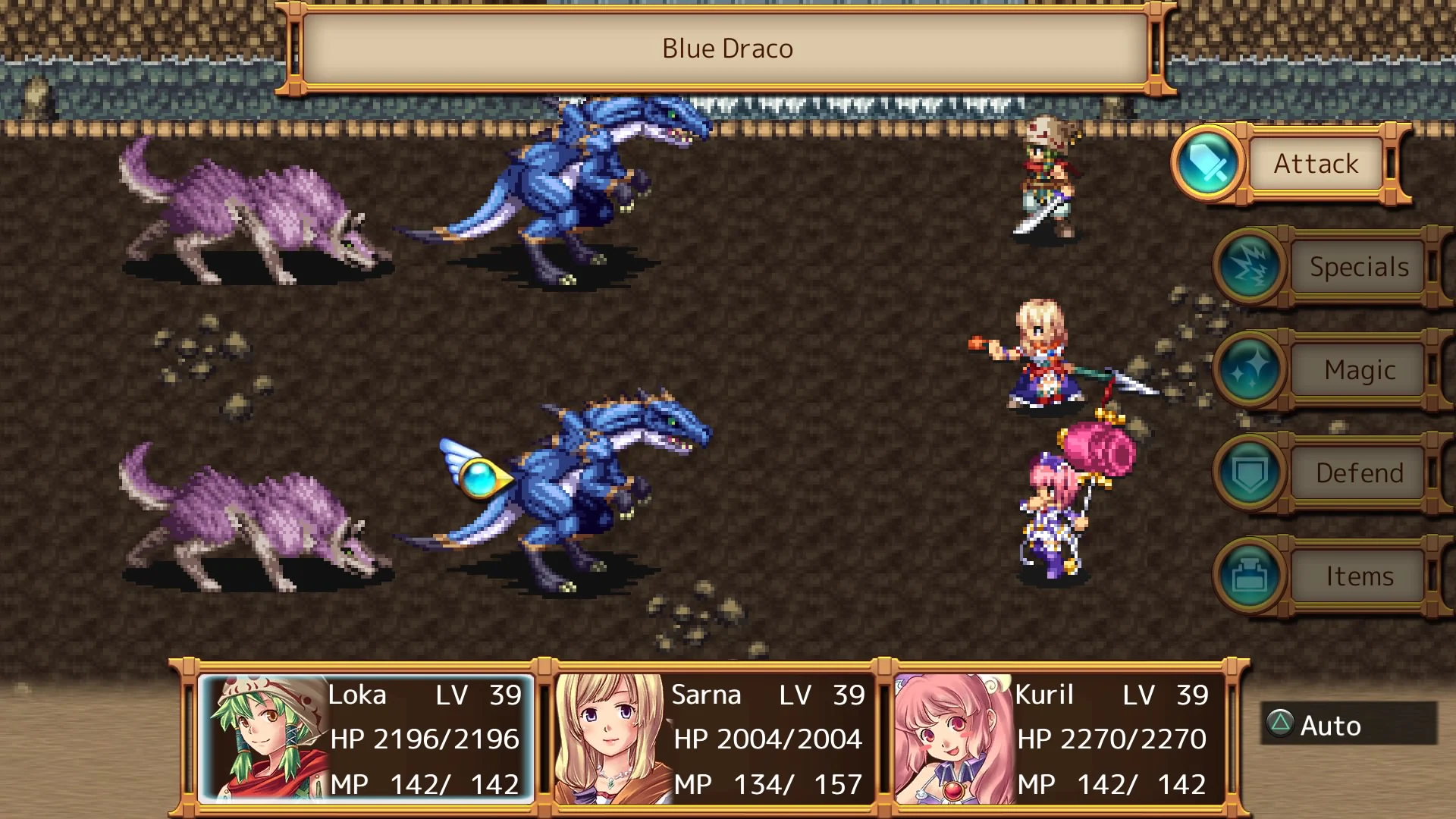Click the Blue Draco name banner
Image resolution: width=1456 pixels, height=819 pixels.
726,48
